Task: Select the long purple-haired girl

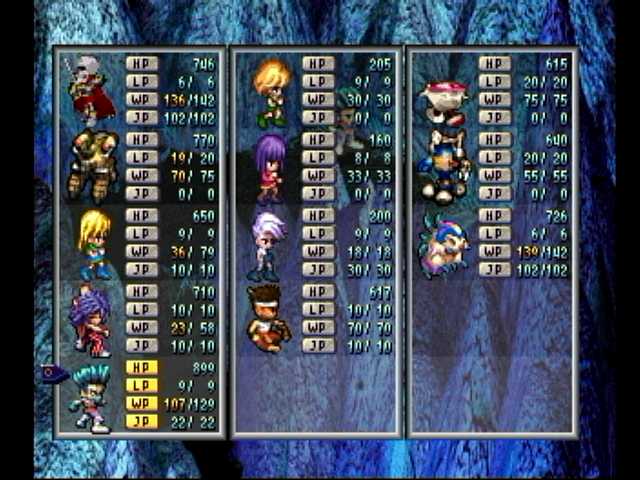Action: click(x=269, y=167)
